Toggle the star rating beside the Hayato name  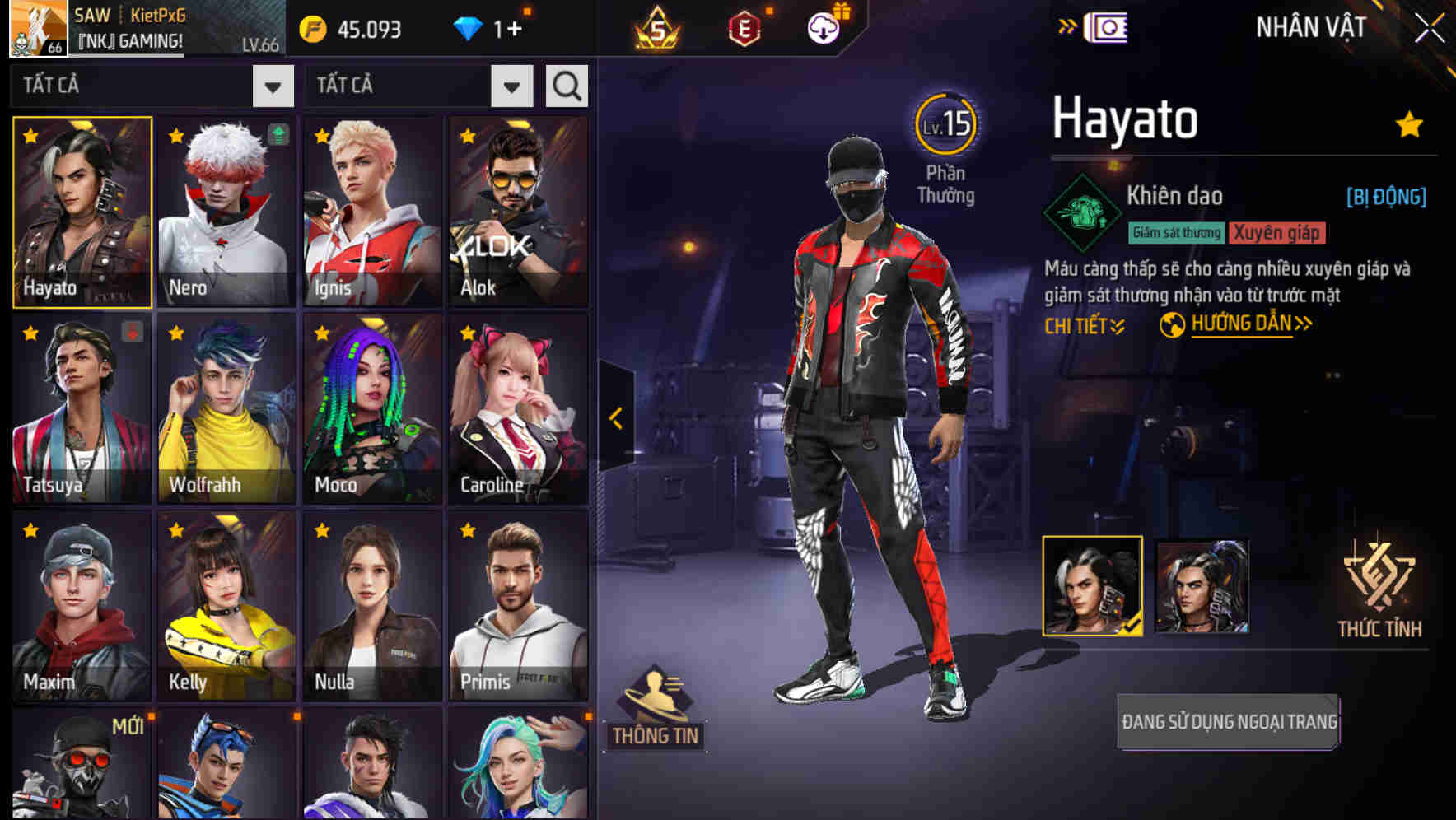coord(1407,123)
